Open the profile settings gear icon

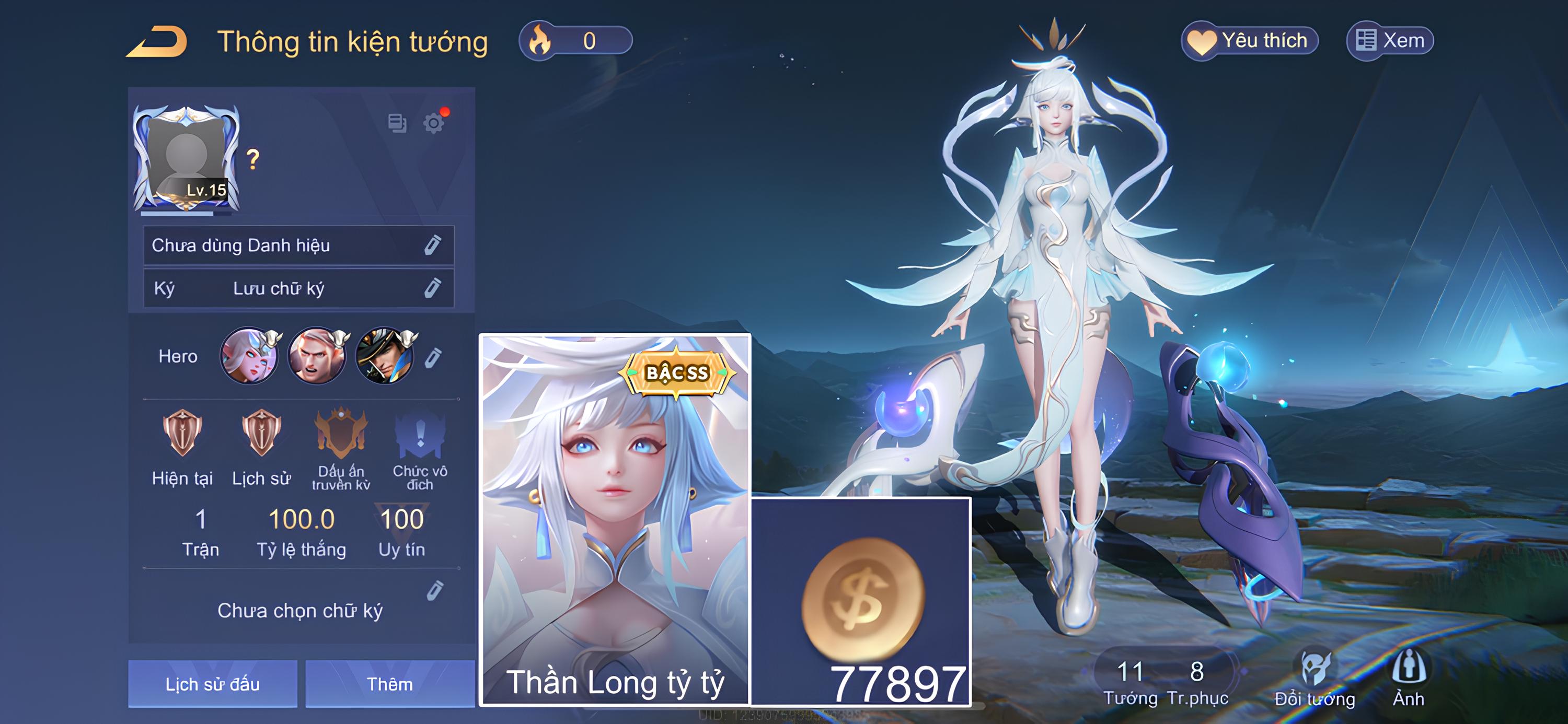(433, 123)
